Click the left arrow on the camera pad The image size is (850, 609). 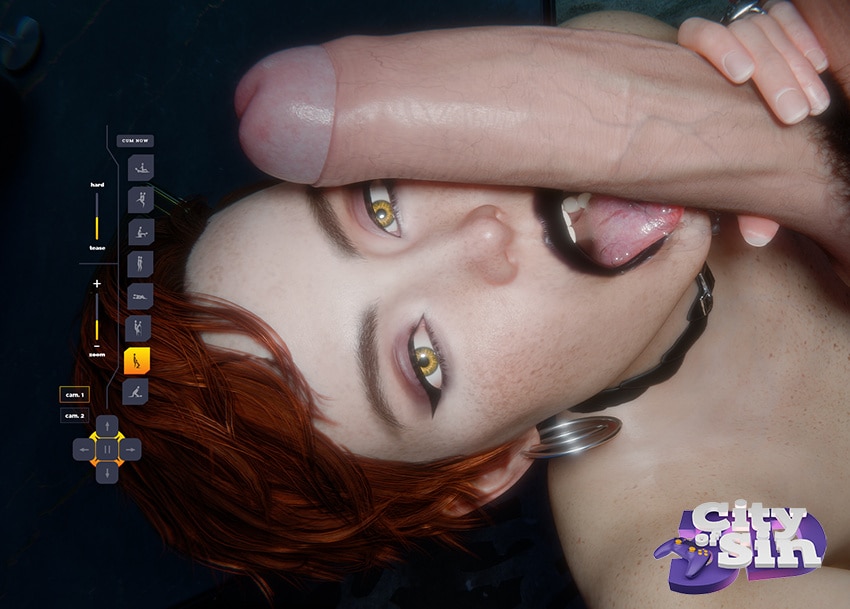pyautogui.click(x=83, y=450)
